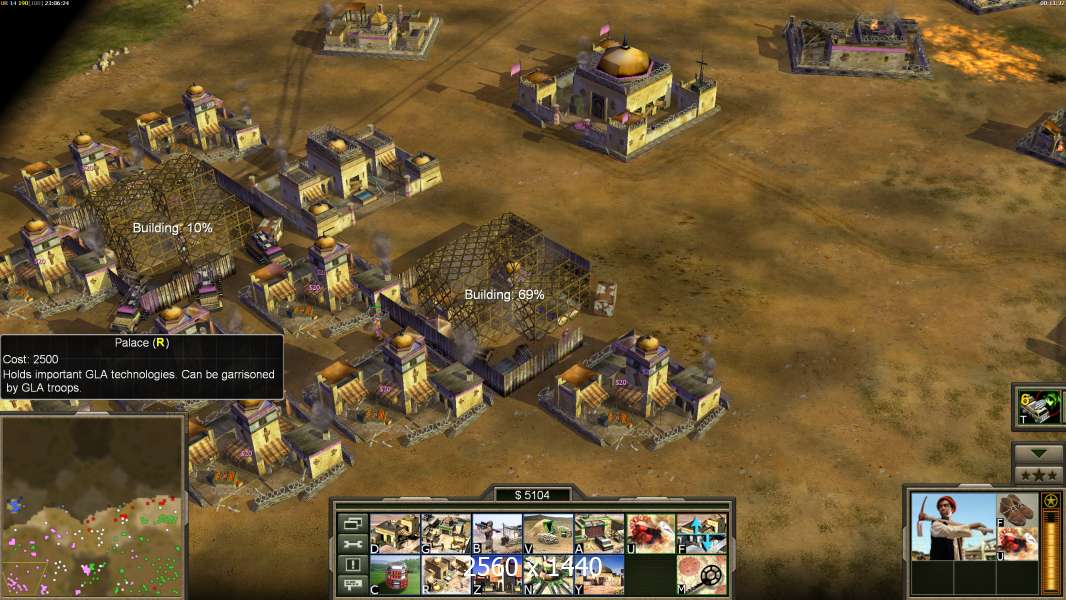Build the sandbag tunnel structure marked V

[x=548, y=533]
